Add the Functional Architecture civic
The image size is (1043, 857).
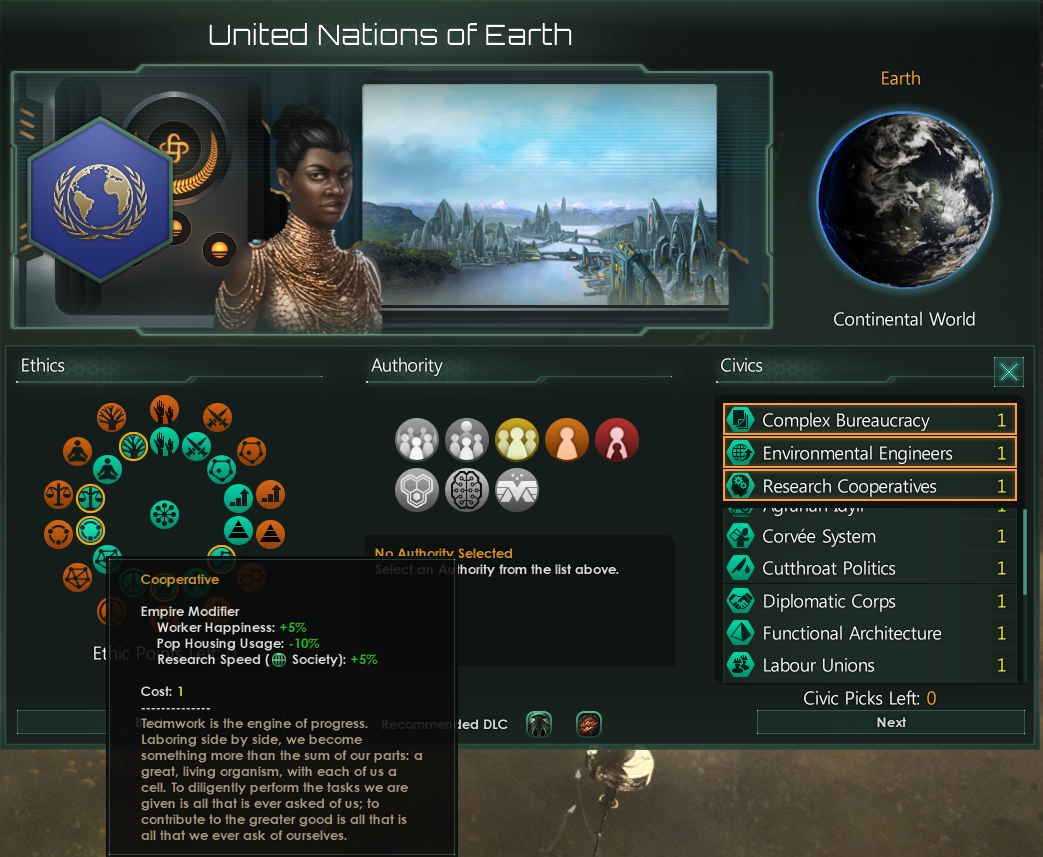click(869, 633)
